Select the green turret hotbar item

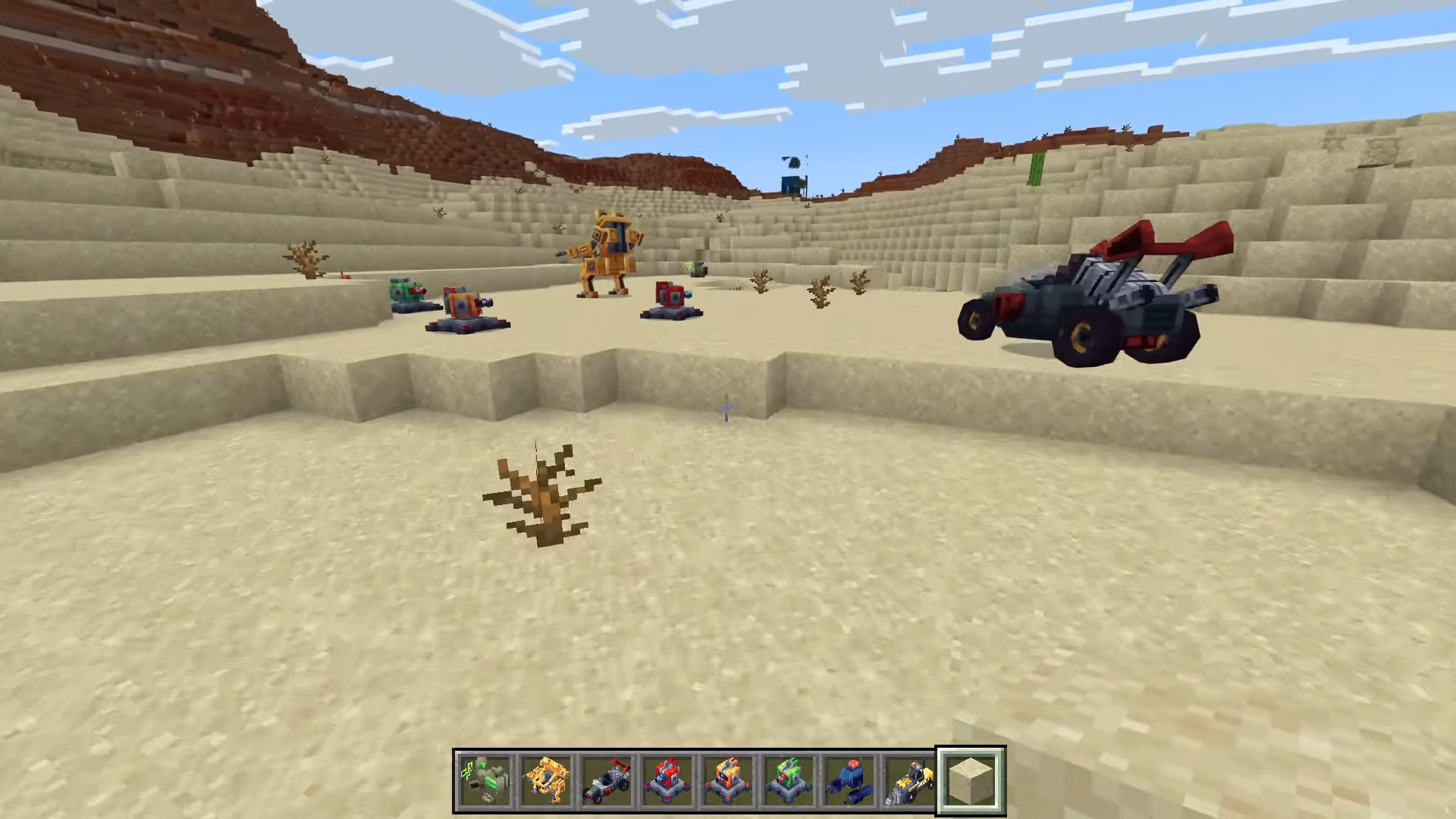[787, 777]
